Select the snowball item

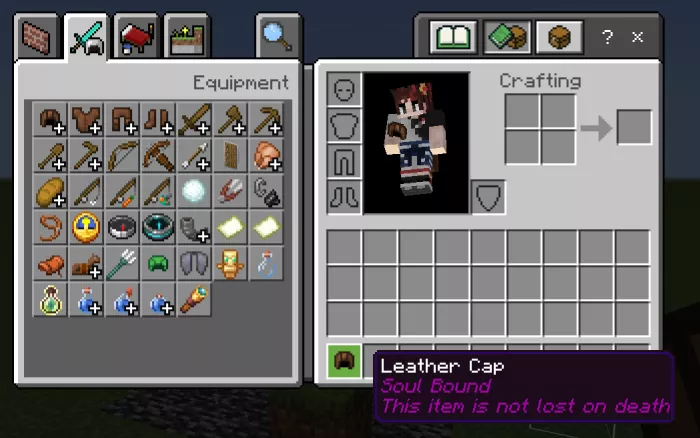pyautogui.click(x=194, y=192)
